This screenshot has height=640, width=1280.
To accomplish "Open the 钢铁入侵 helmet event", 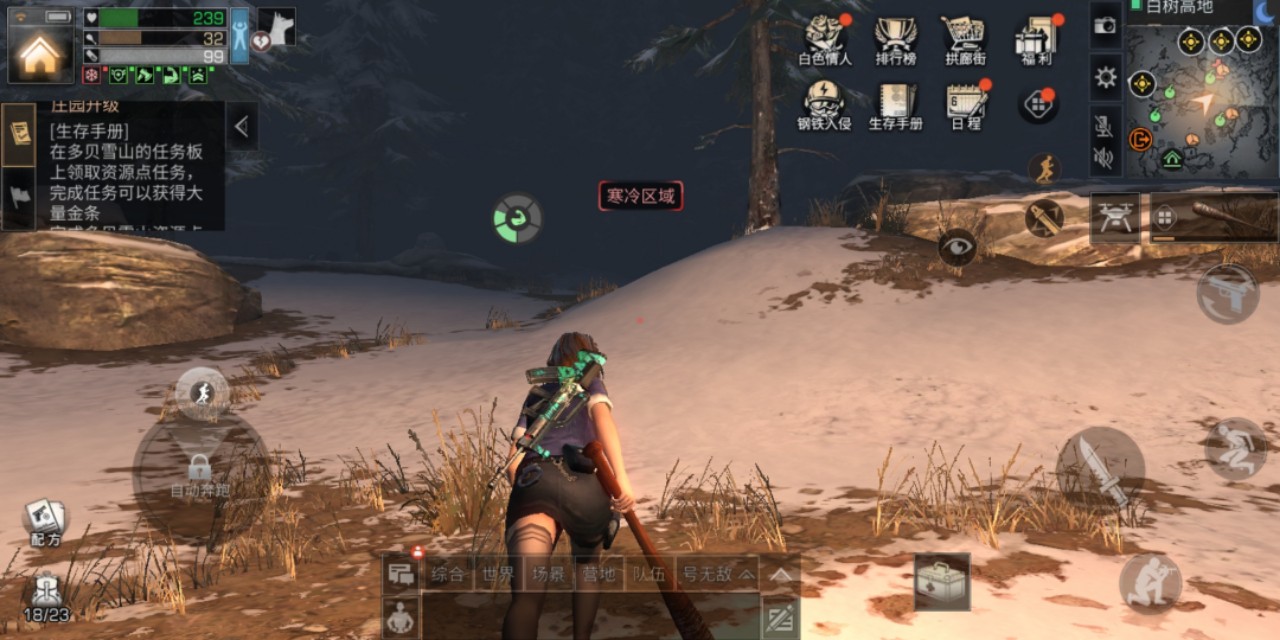I will point(825,103).
